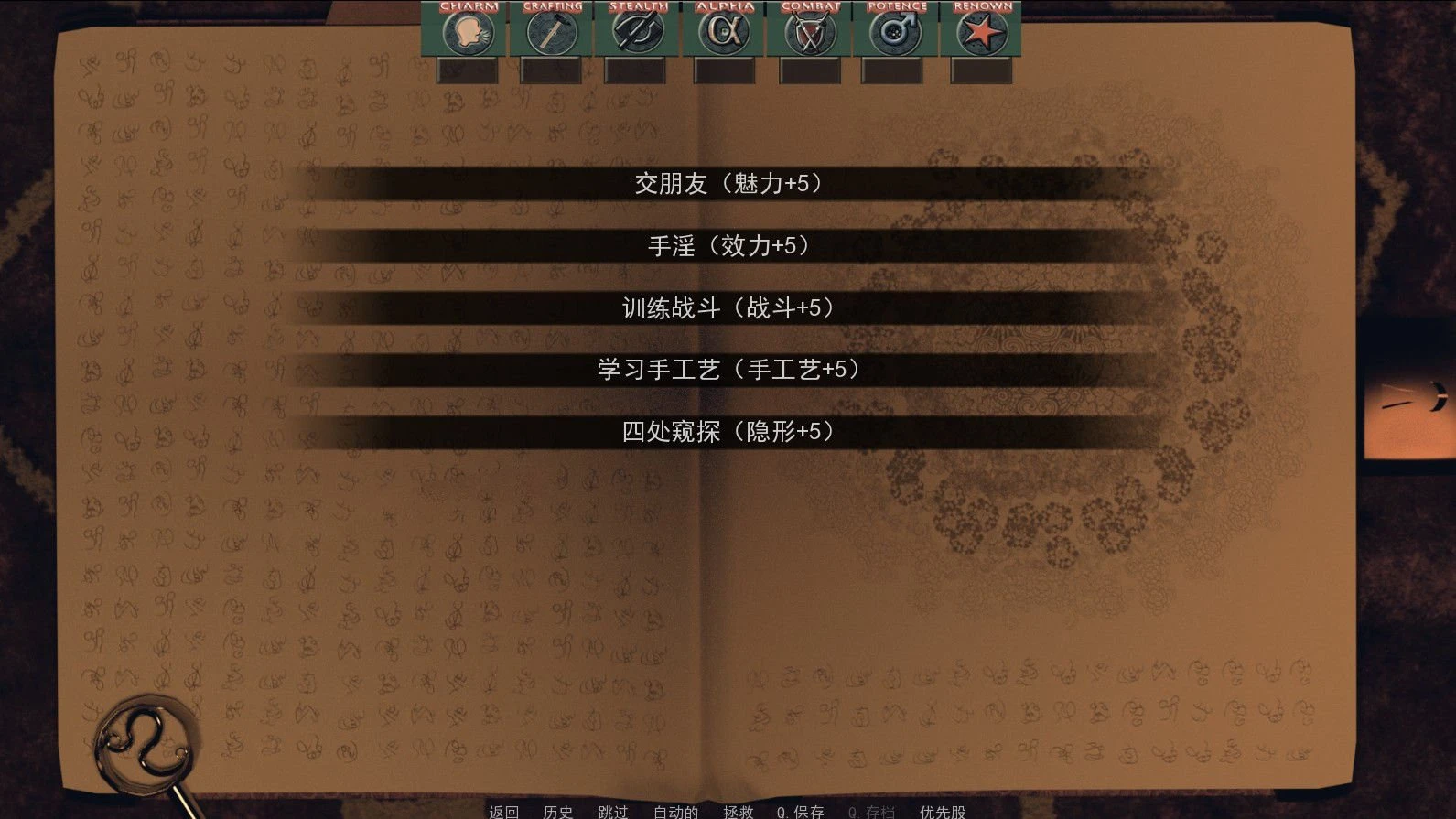
Task: Open the Stealth skill icon
Action: 636,33
